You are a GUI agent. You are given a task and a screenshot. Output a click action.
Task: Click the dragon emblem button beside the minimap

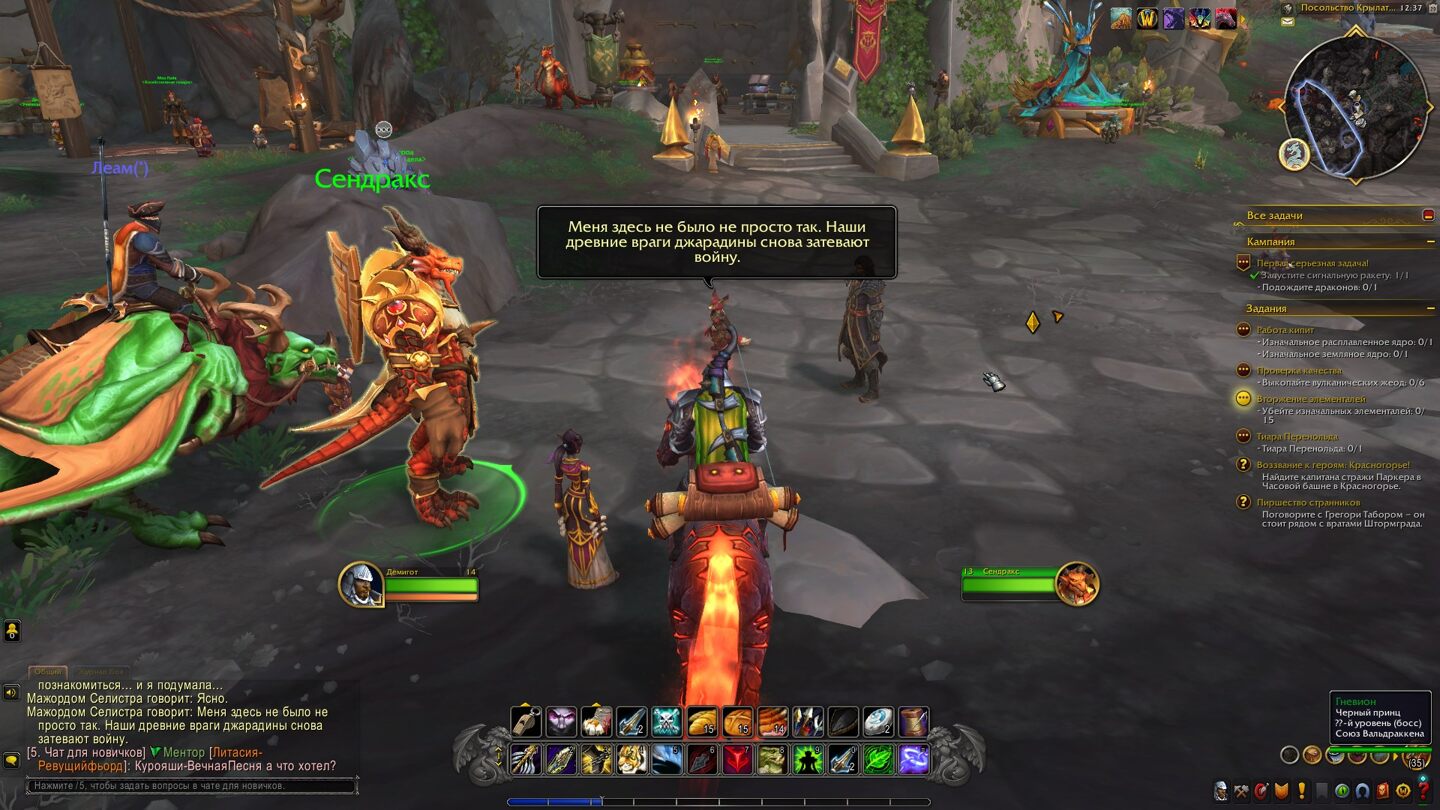1294,154
